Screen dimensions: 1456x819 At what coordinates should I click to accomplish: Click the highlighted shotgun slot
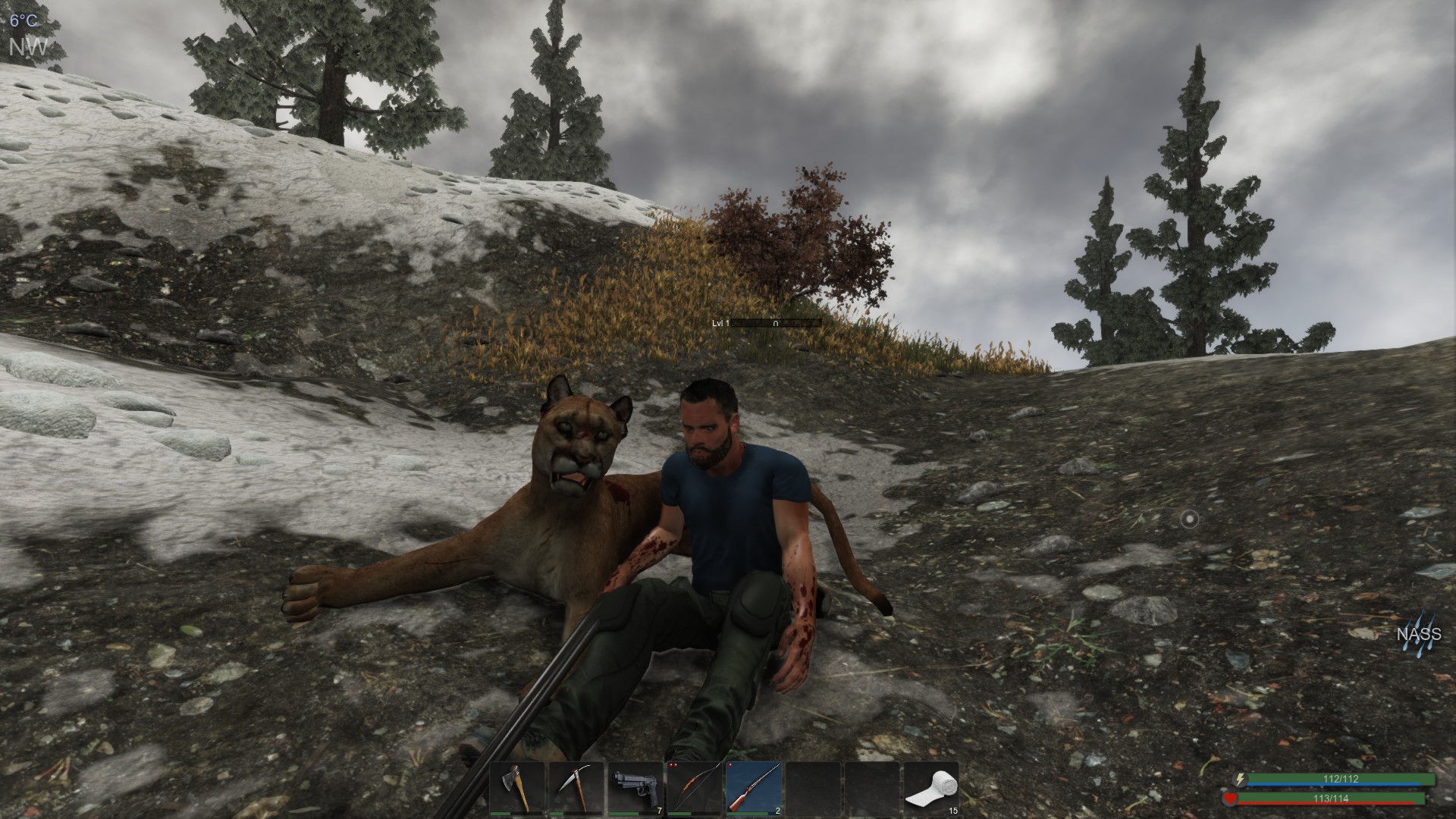(x=754, y=788)
